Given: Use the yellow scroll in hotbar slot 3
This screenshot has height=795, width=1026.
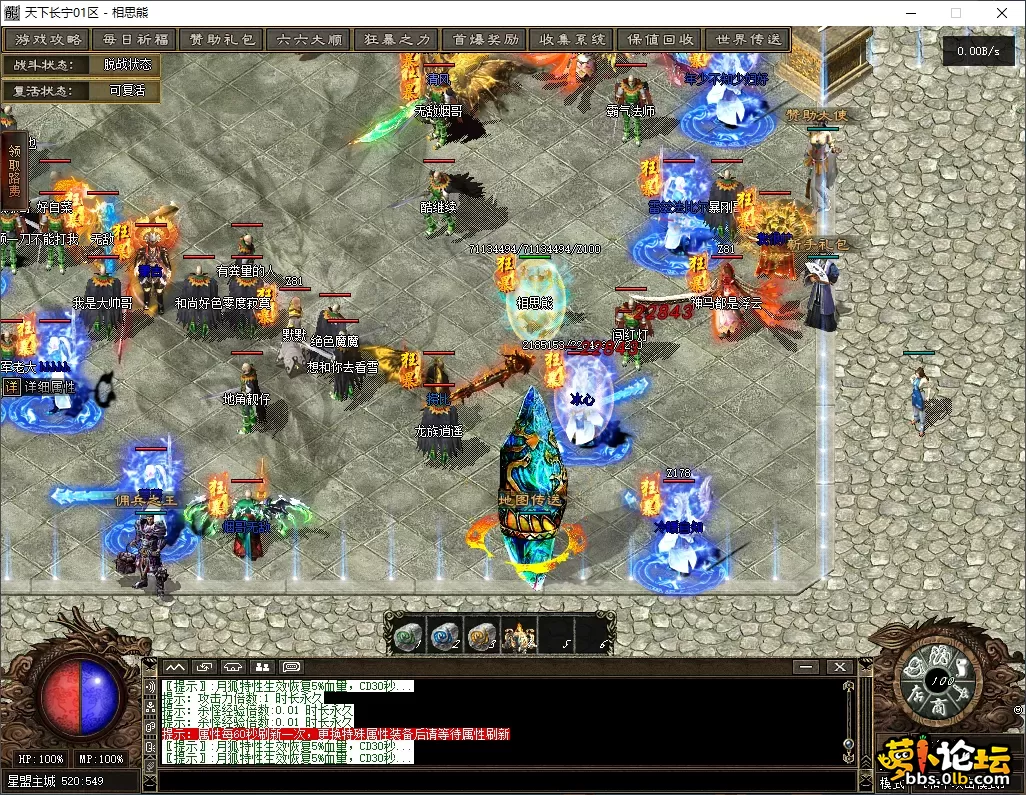Looking at the screenshot, I should pos(481,636).
